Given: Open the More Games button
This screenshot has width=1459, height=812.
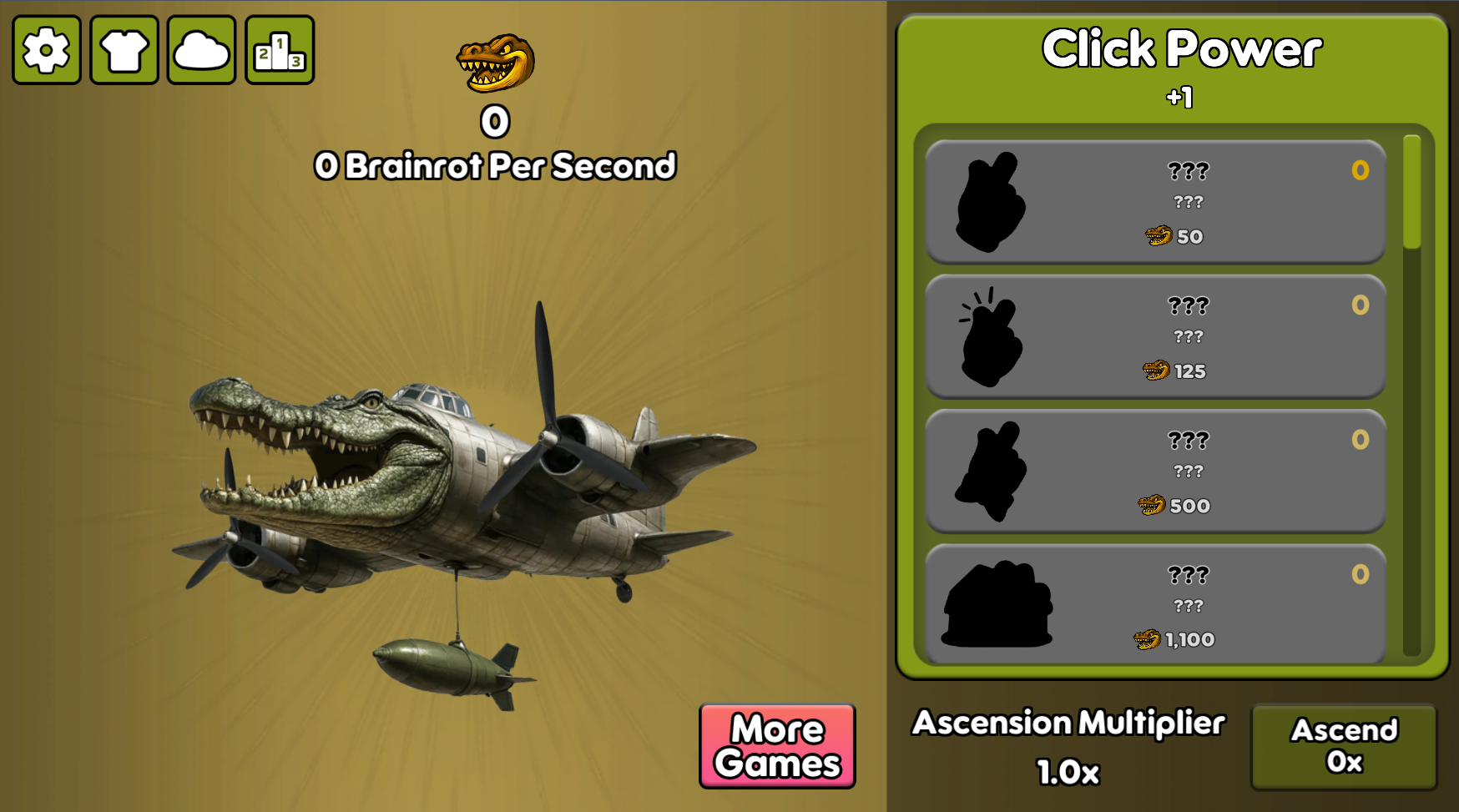Looking at the screenshot, I should (x=777, y=746).
